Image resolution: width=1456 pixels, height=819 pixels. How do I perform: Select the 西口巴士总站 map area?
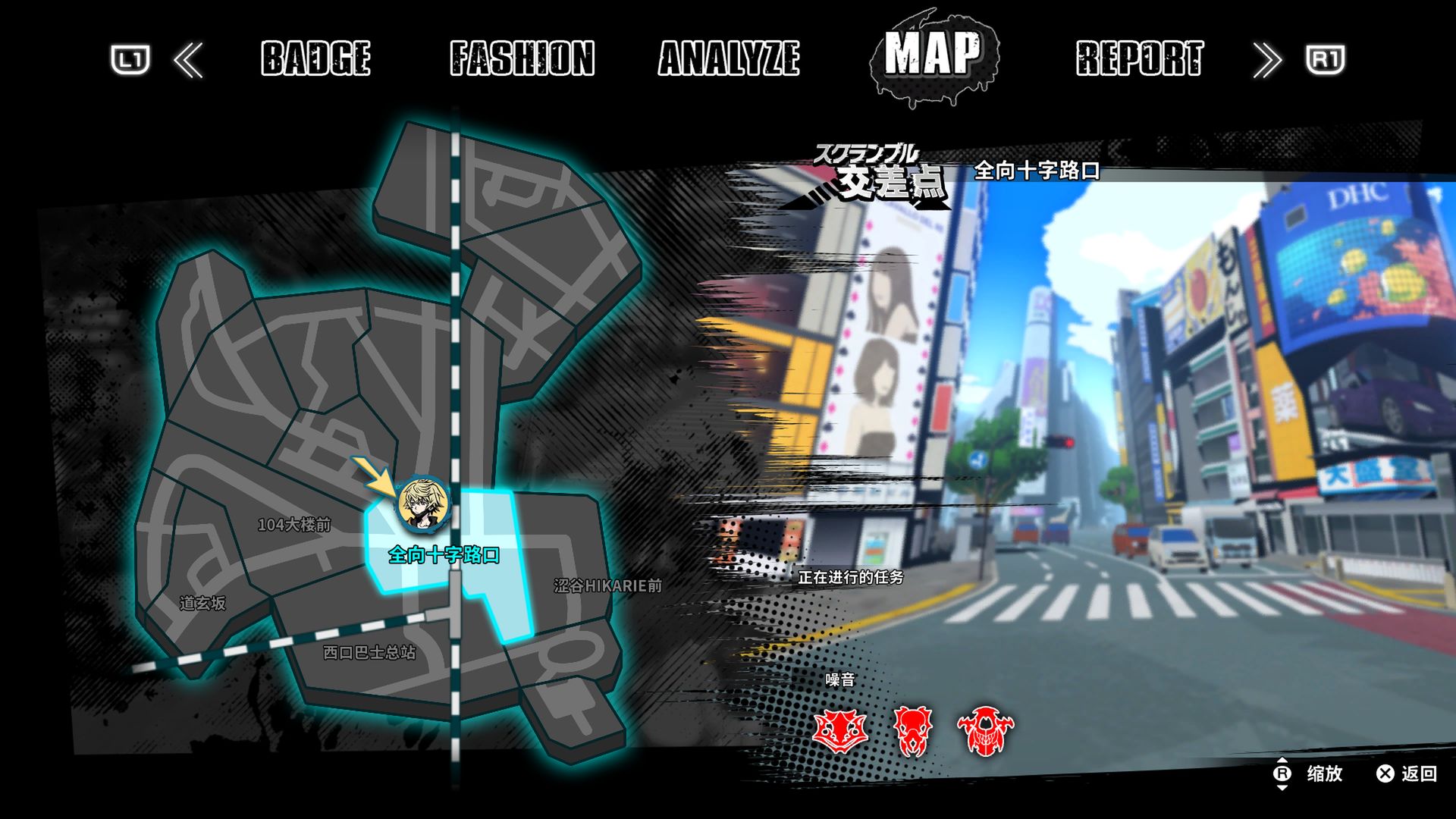(369, 653)
